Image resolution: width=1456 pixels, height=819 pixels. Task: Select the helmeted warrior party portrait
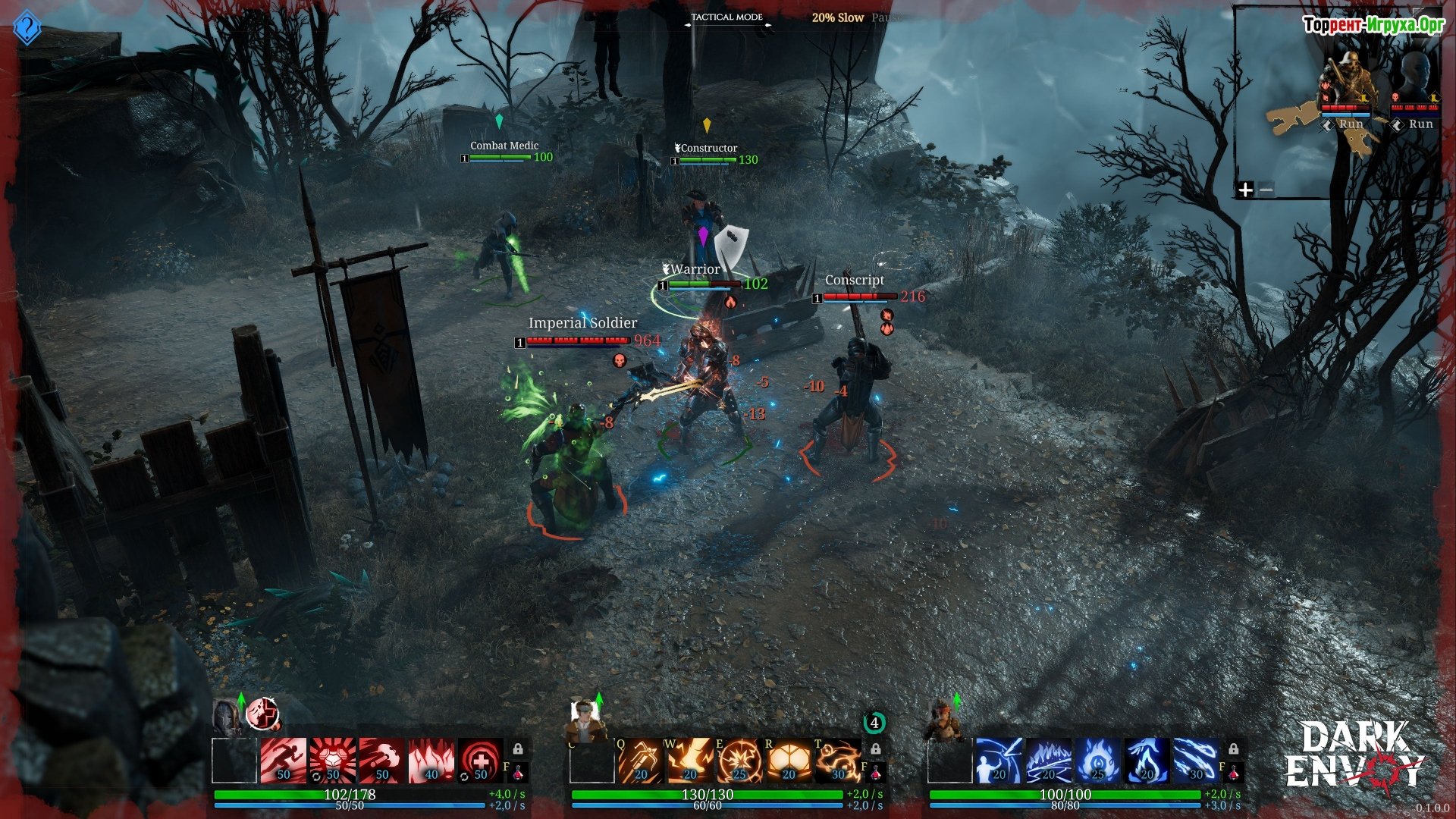[x=227, y=717]
